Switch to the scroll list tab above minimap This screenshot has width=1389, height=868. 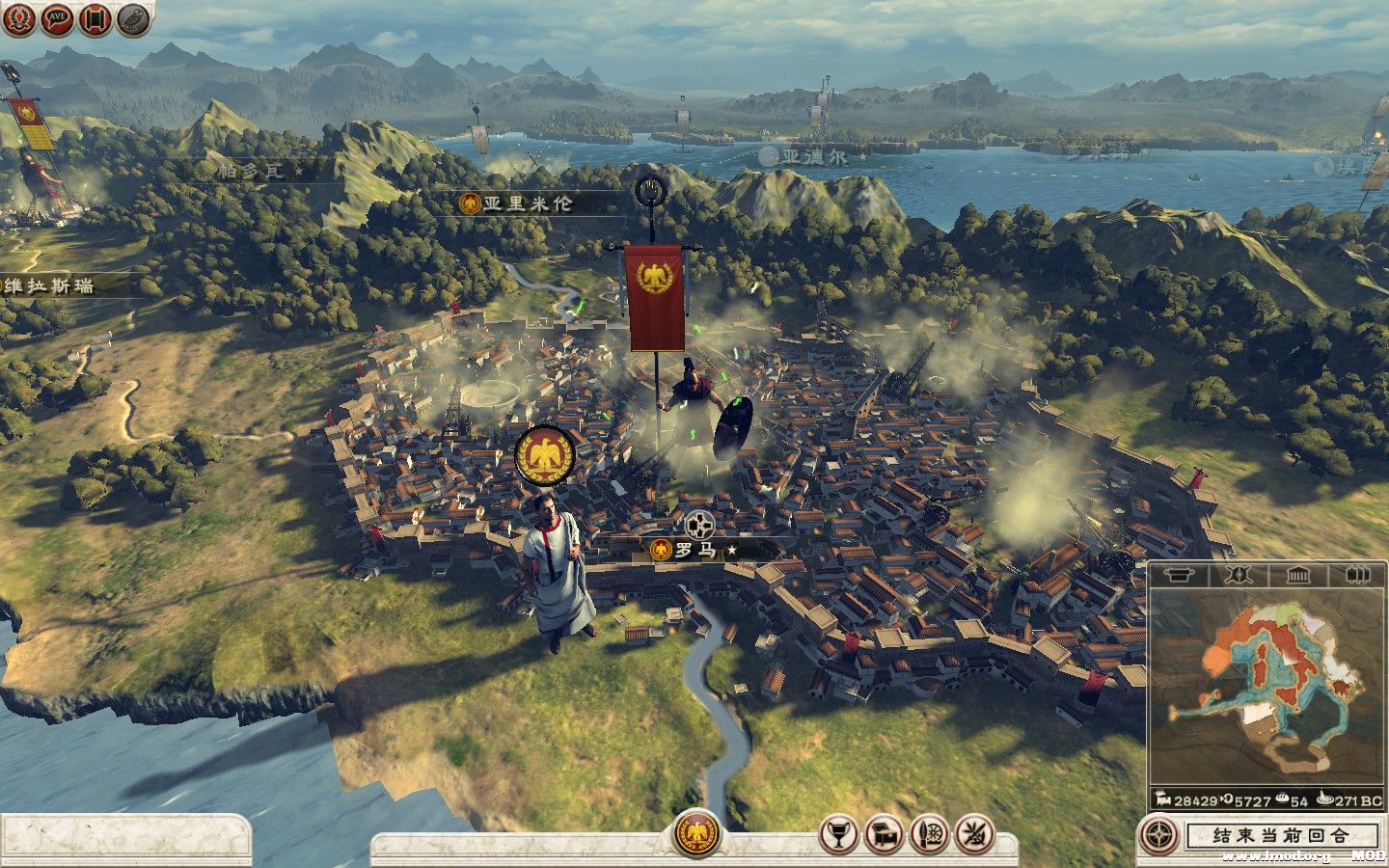(x=1177, y=576)
